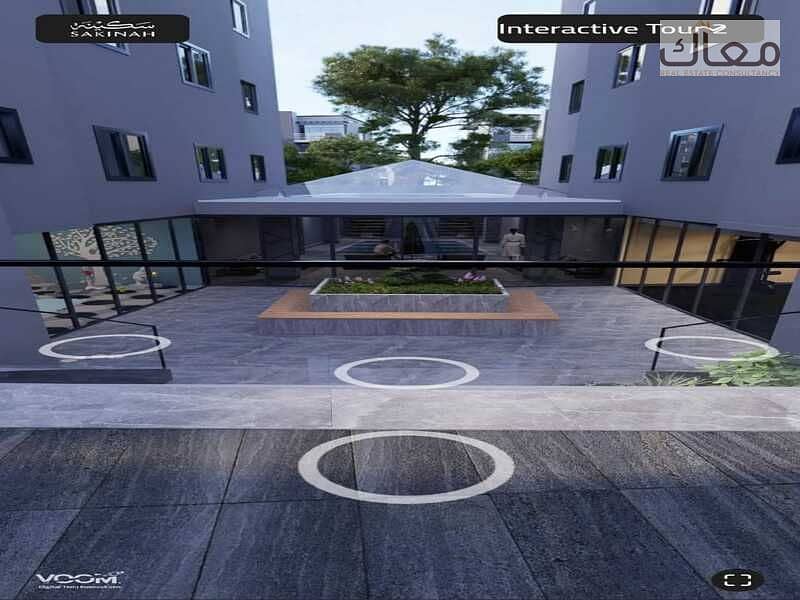Select the ring hotspot near the tree mural window
This screenshot has width=800, height=600.
click(x=104, y=345)
